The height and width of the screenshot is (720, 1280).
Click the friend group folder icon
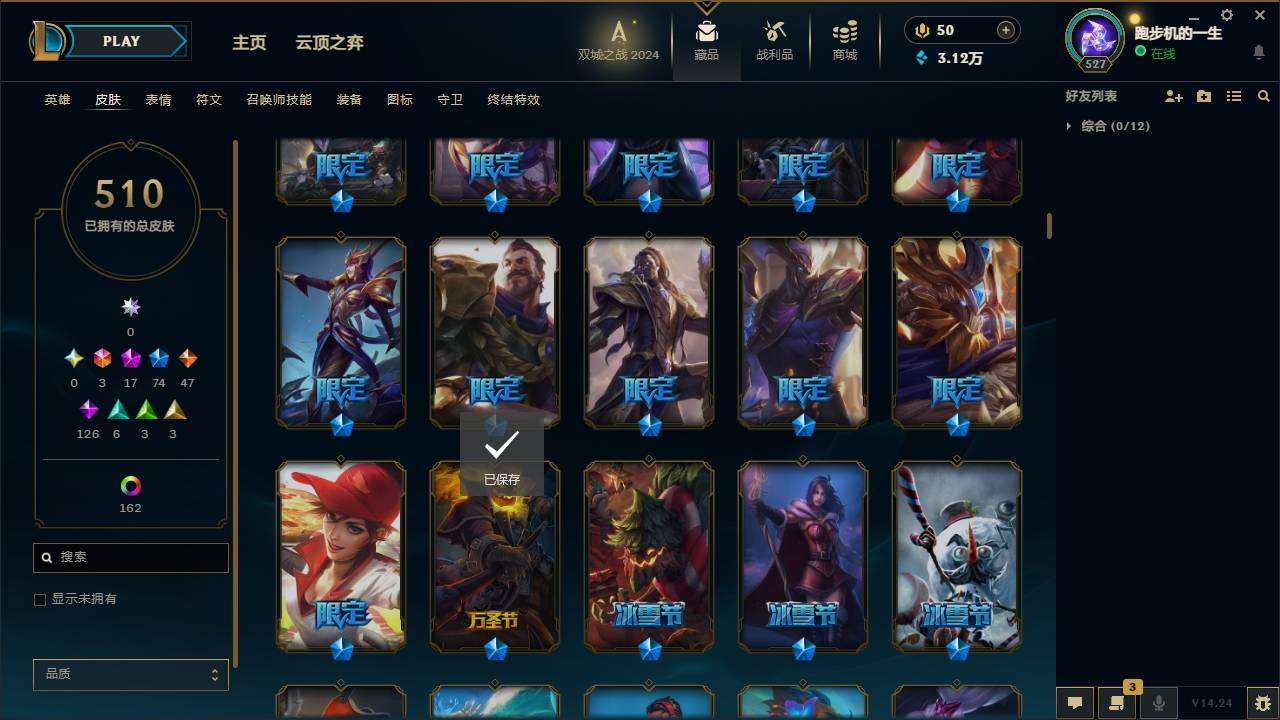pos(1204,95)
